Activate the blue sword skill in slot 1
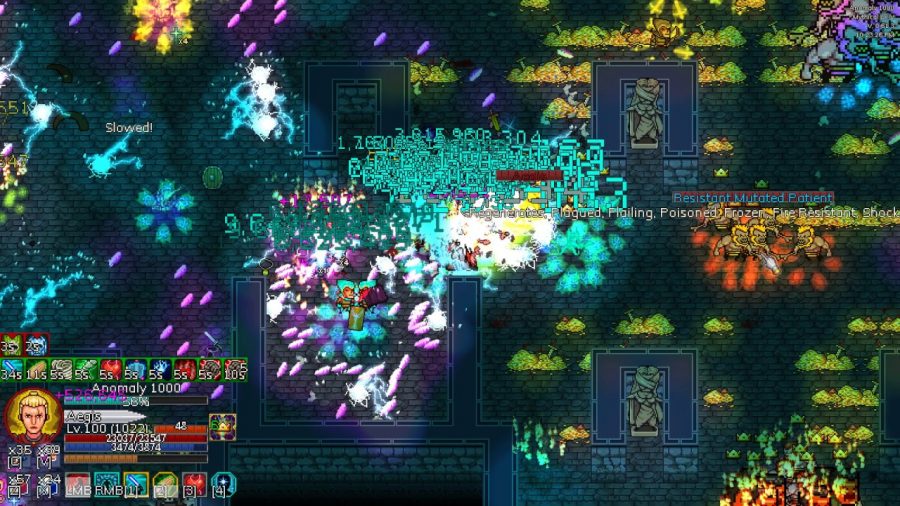Image resolution: width=900 pixels, height=506 pixels. 135,485
